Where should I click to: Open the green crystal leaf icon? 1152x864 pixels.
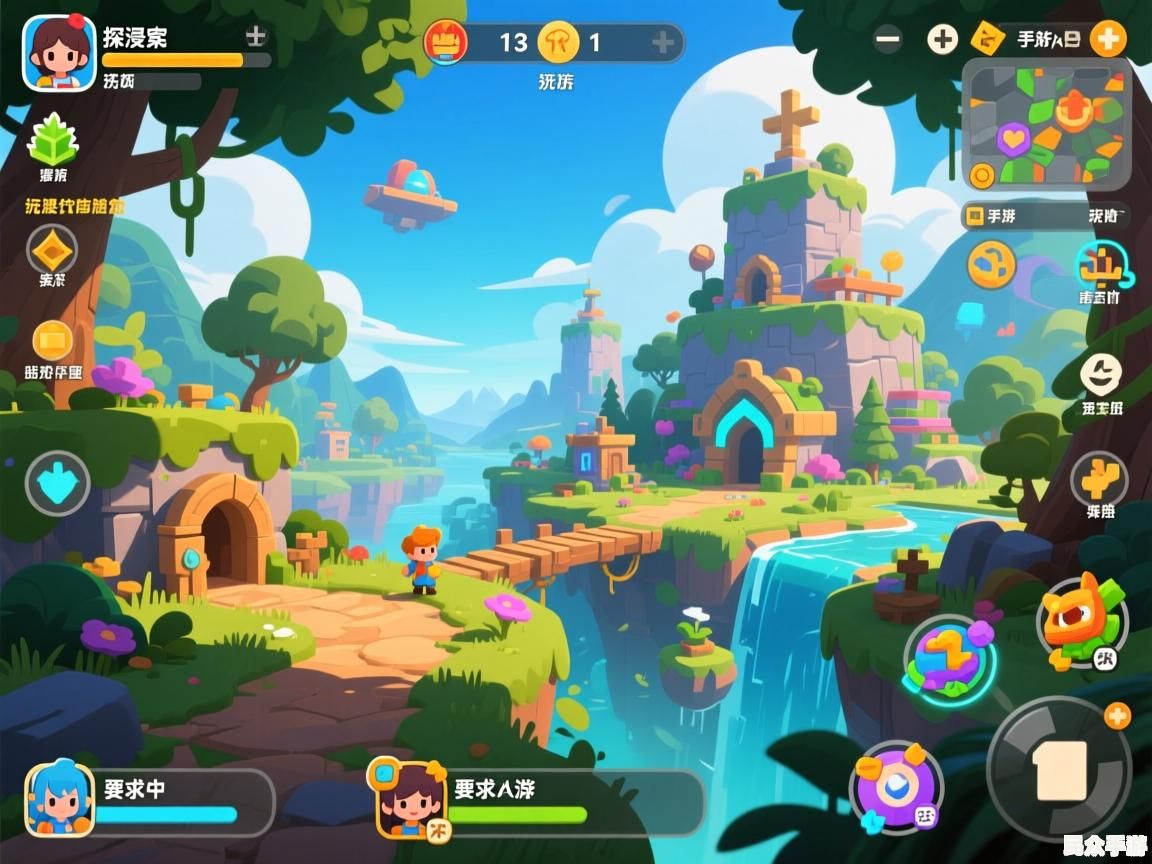click(x=52, y=140)
